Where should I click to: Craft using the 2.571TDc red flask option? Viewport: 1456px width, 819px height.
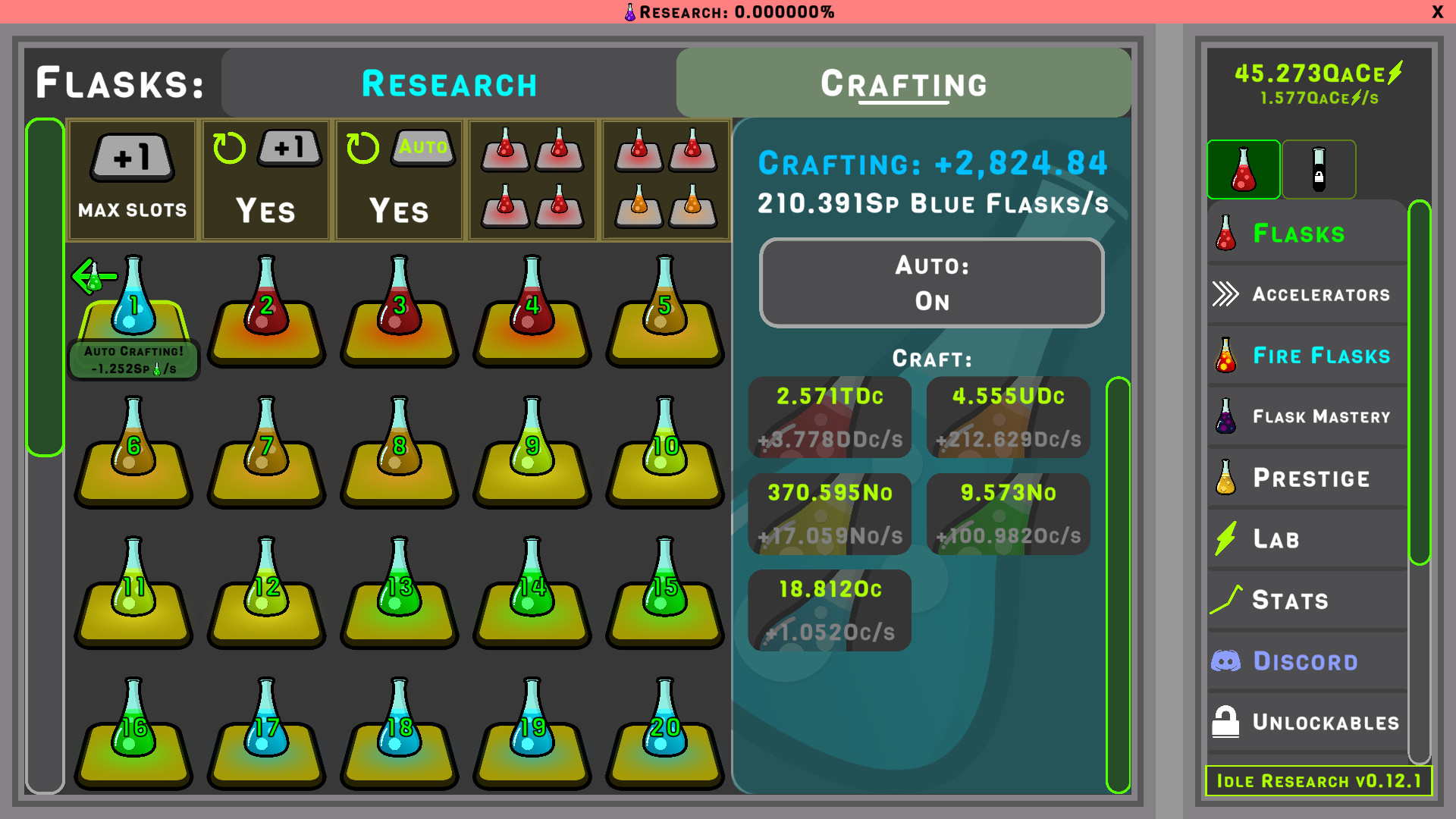click(829, 418)
